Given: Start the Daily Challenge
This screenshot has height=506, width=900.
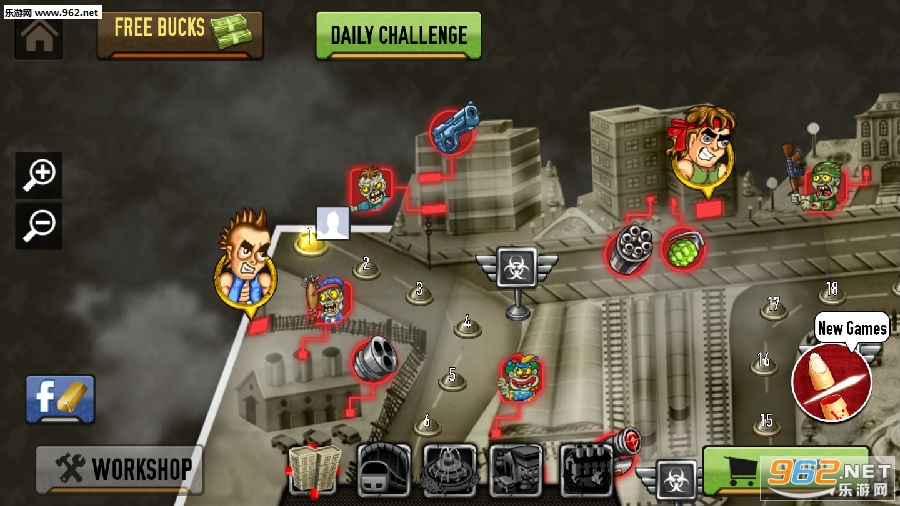Looking at the screenshot, I should coord(398,36).
